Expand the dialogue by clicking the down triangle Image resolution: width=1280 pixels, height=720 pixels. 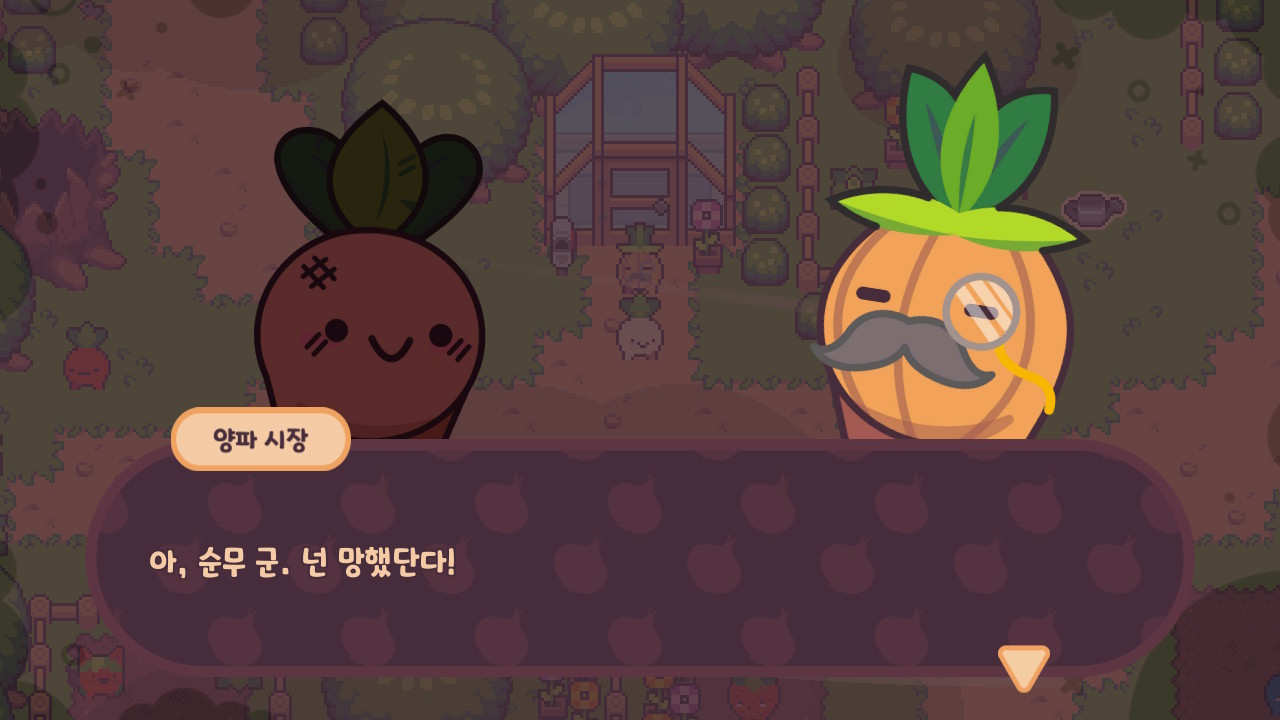(1022, 668)
